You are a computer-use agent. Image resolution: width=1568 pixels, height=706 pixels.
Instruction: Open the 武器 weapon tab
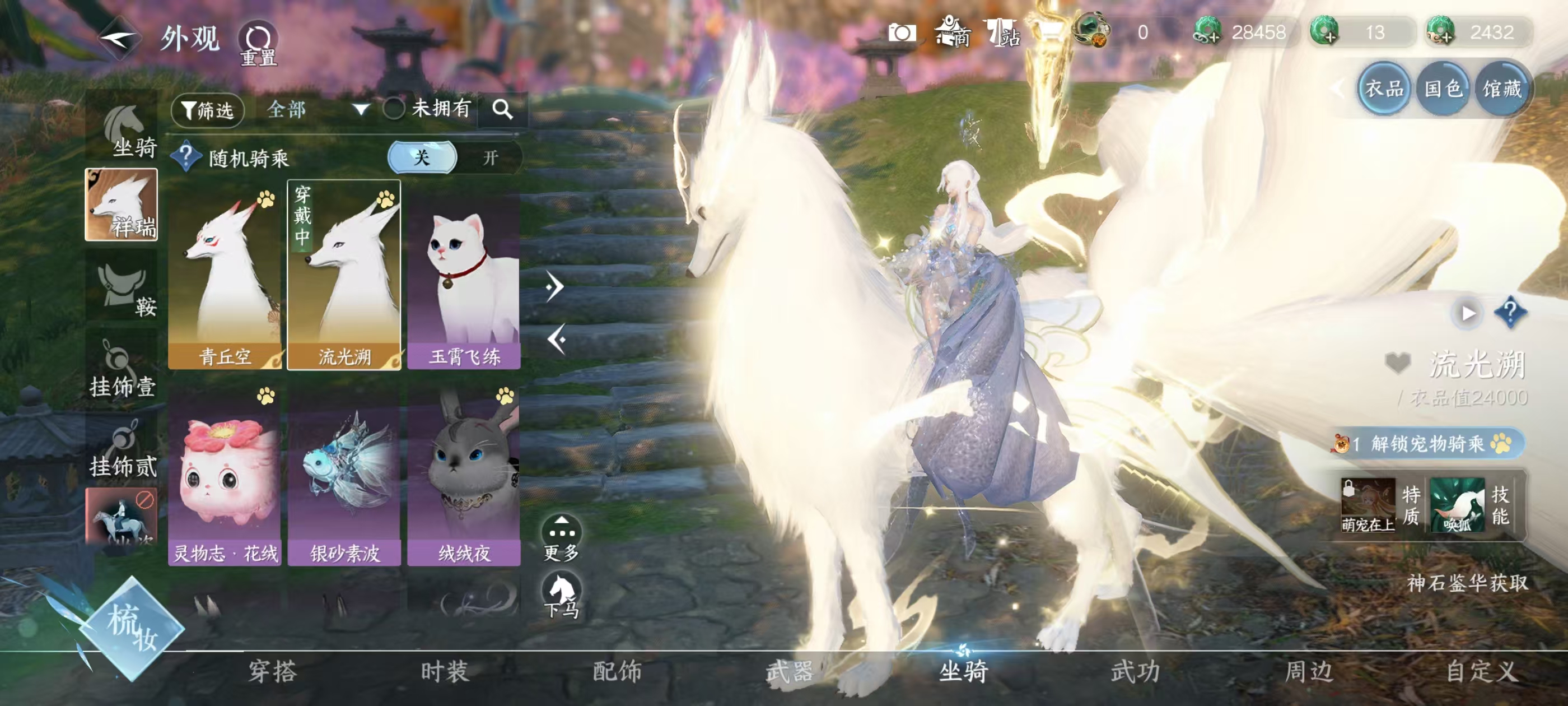pos(790,671)
